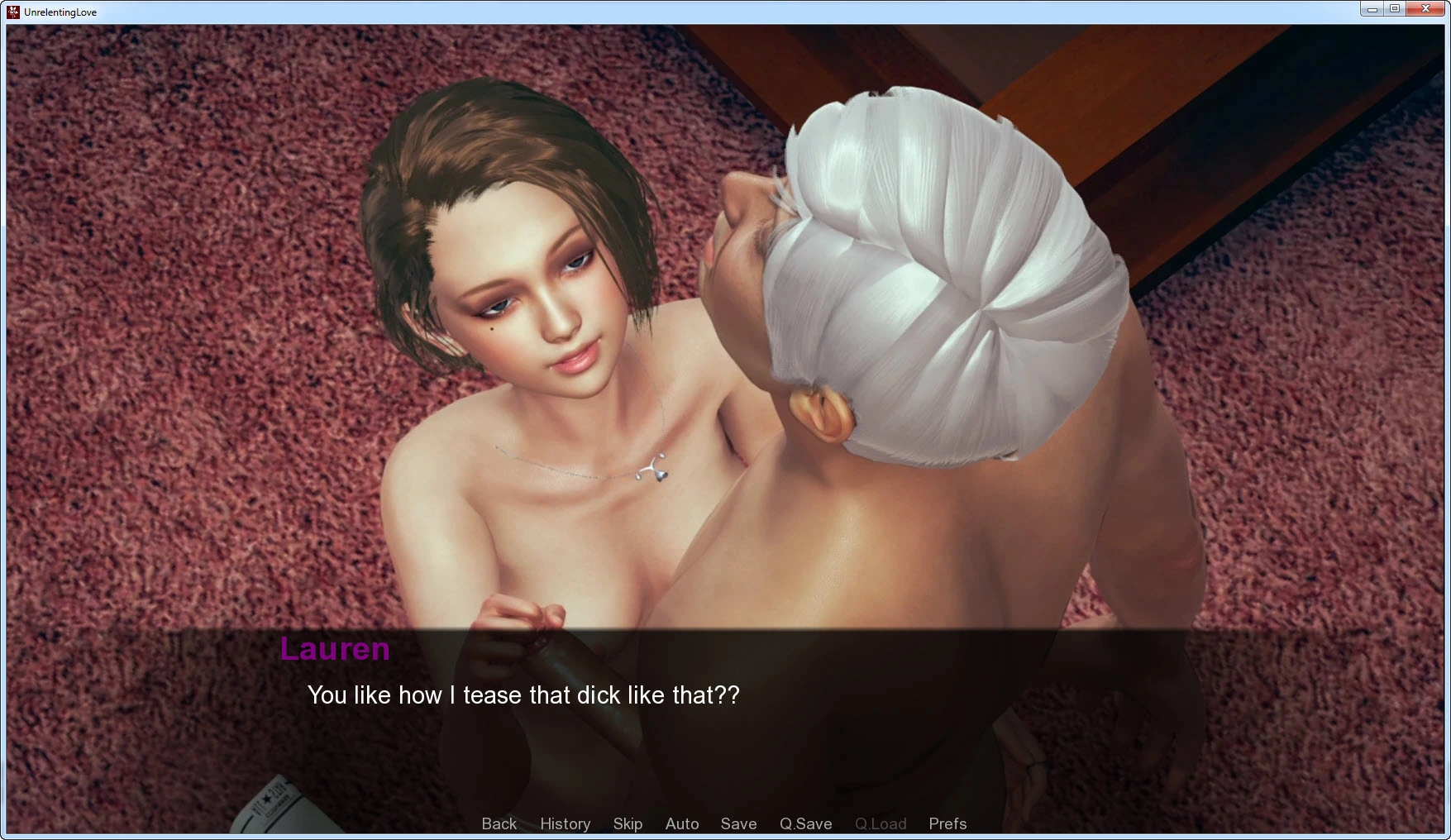This screenshot has width=1451, height=840.
Task: Open the Prefs settings screen
Action: (x=947, y=823)
